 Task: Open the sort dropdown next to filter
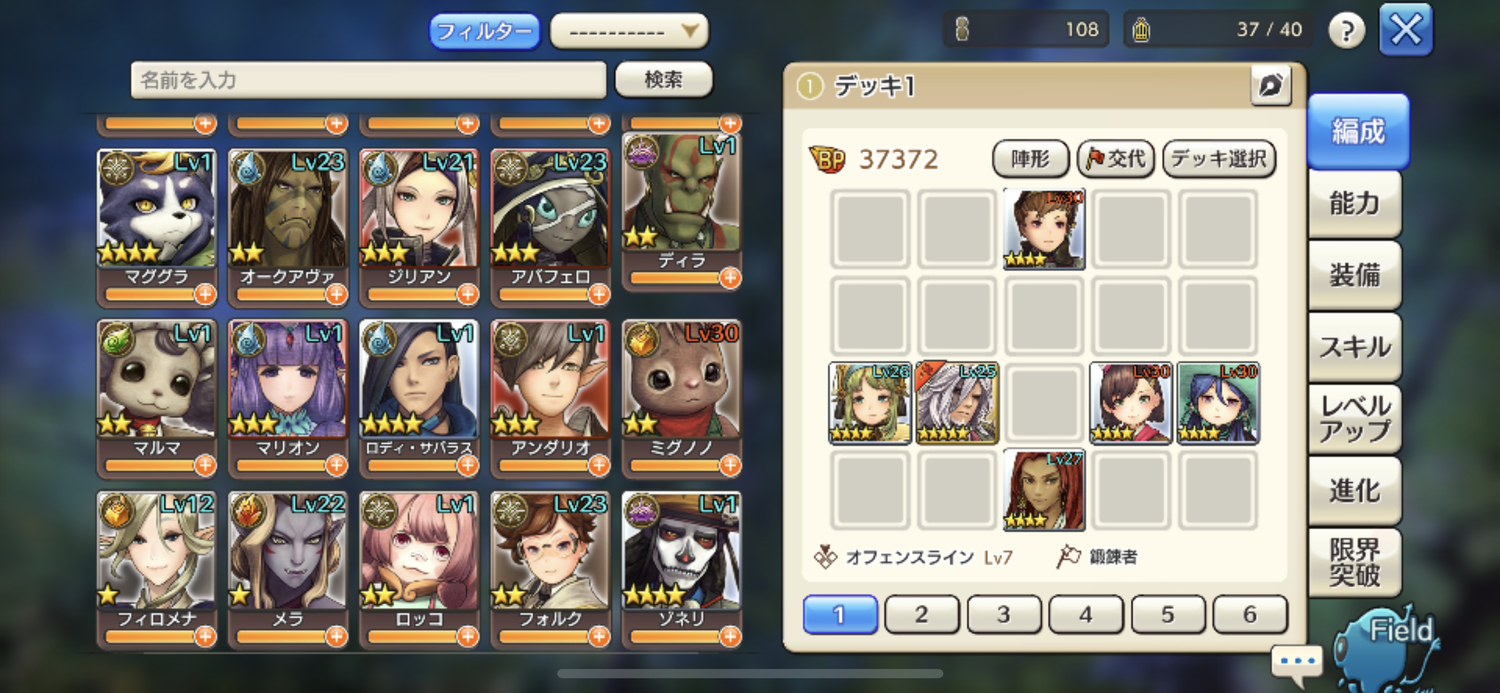click(629, 31)
